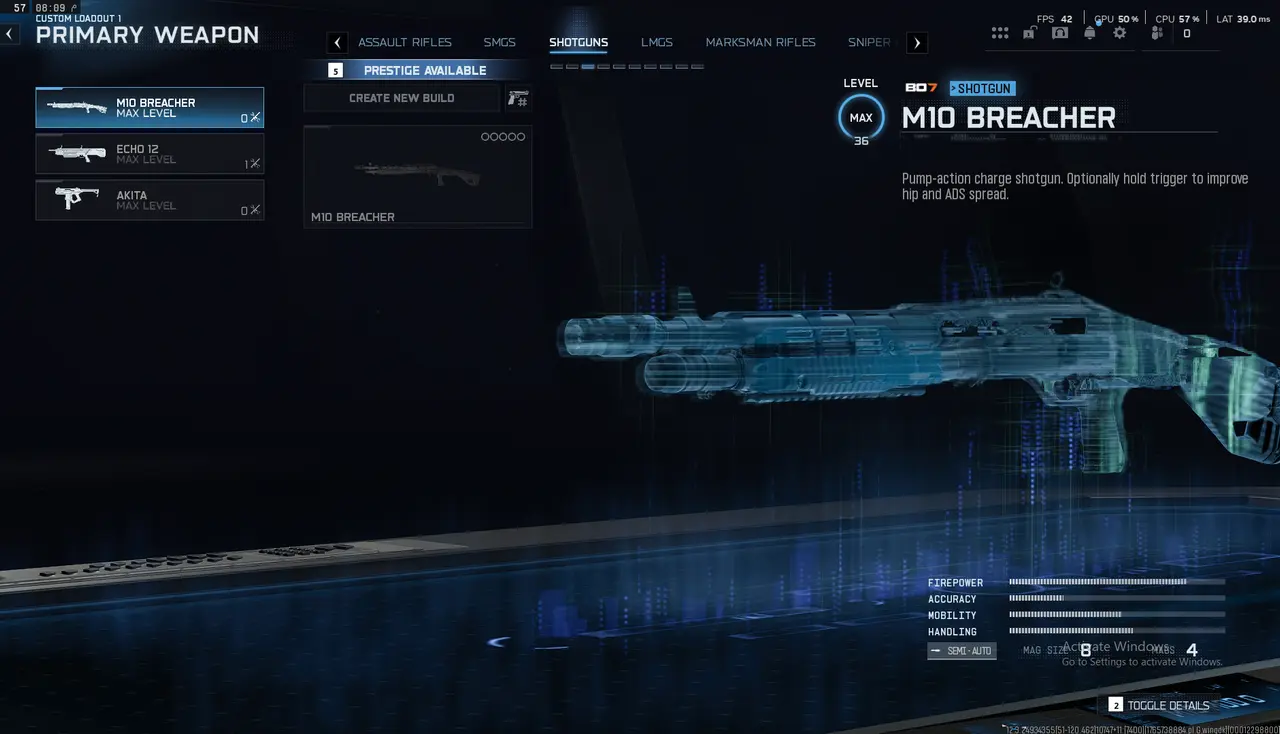Select the Marksman Rifles category
The width and height of the screenshot is (1280, 734).
pos(760,42)
